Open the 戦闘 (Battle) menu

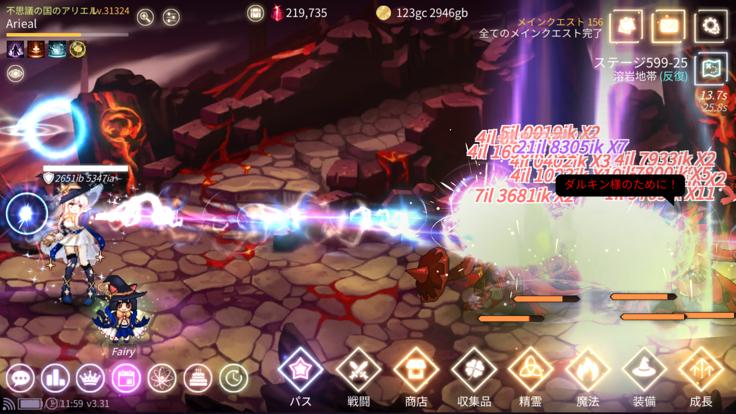(358, 371)
